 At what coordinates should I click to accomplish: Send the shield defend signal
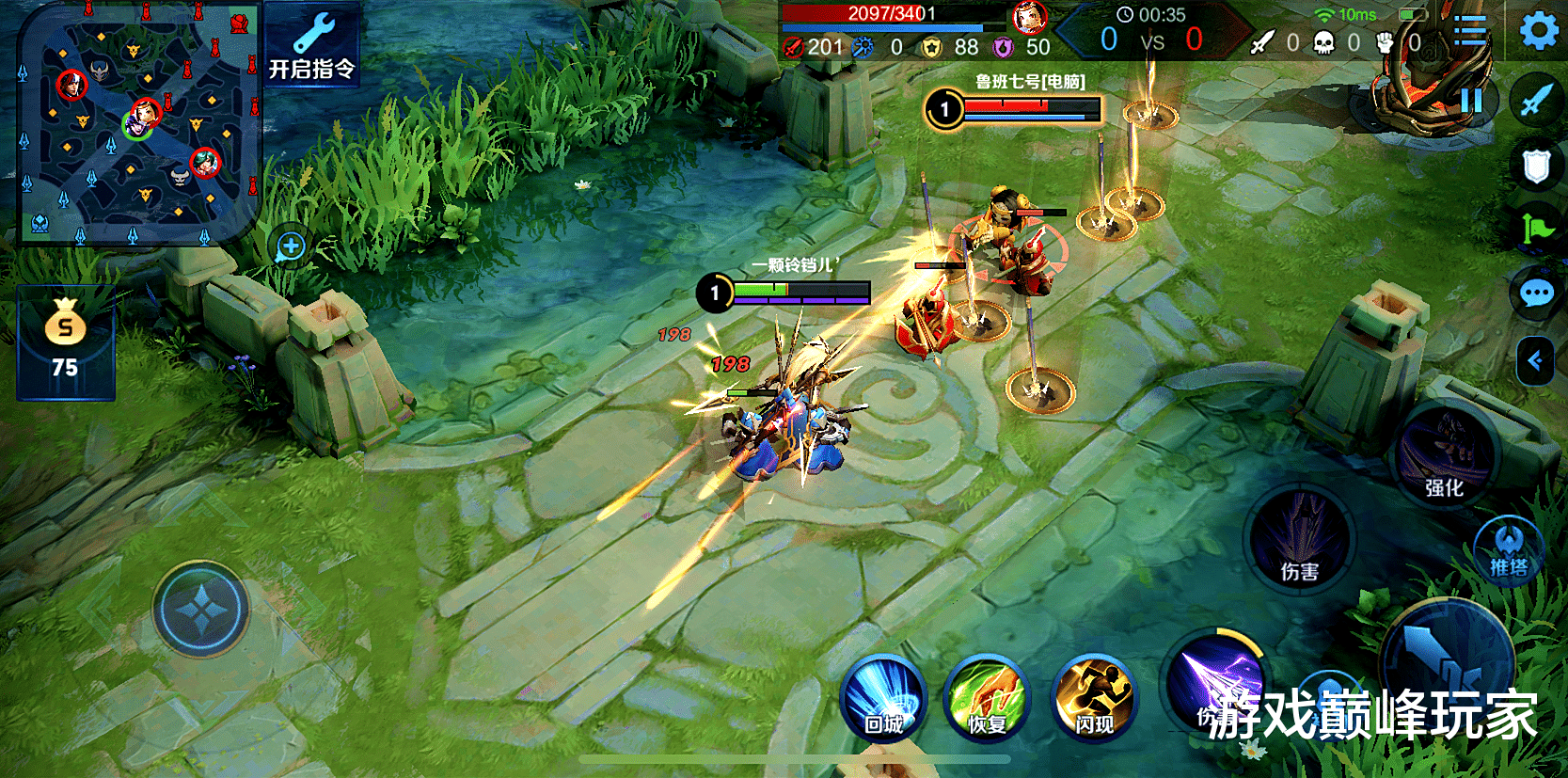tap(1537, 167)
